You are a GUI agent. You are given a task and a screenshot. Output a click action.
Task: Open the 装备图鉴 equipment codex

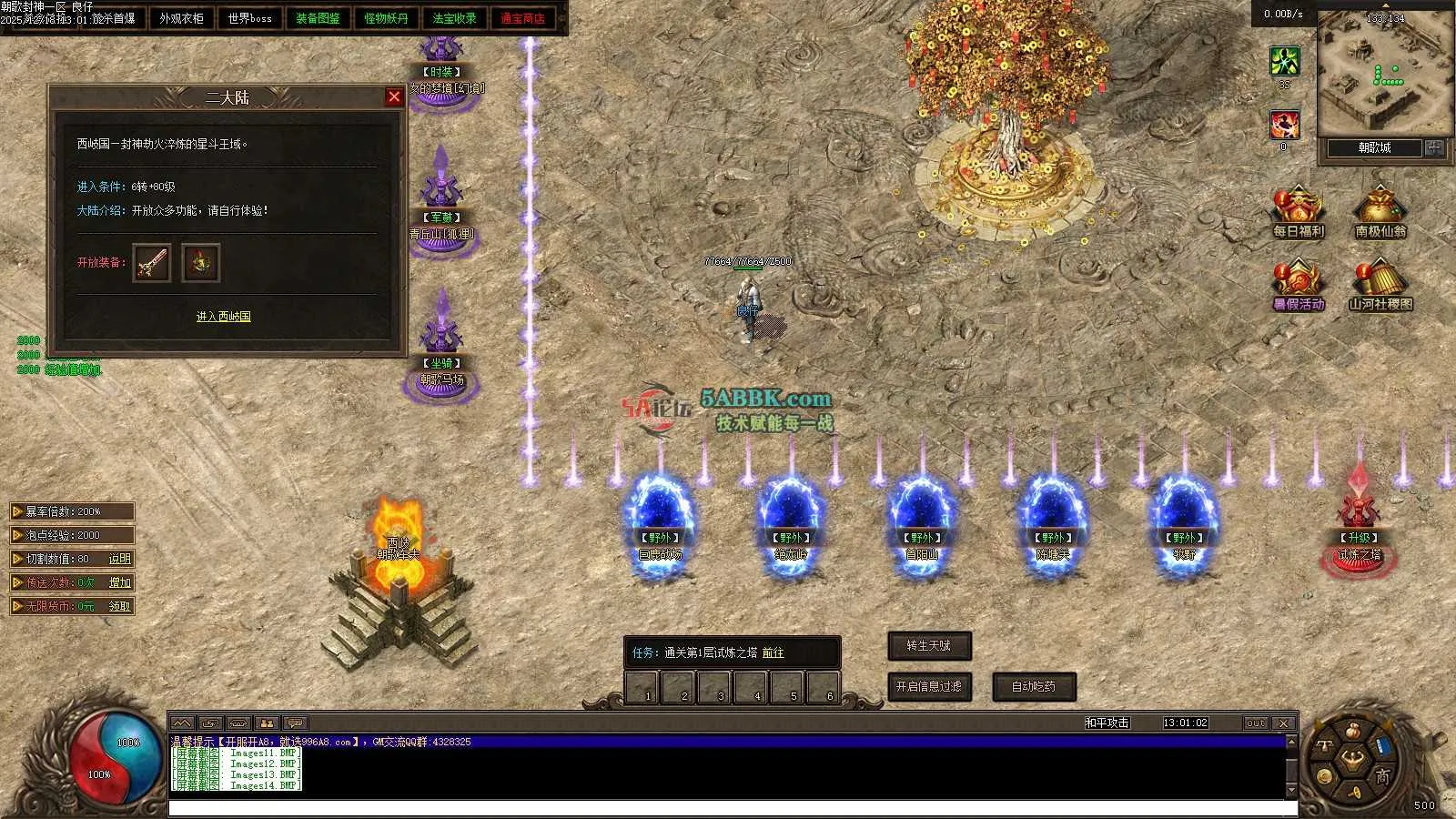click(x=318, y=18)
